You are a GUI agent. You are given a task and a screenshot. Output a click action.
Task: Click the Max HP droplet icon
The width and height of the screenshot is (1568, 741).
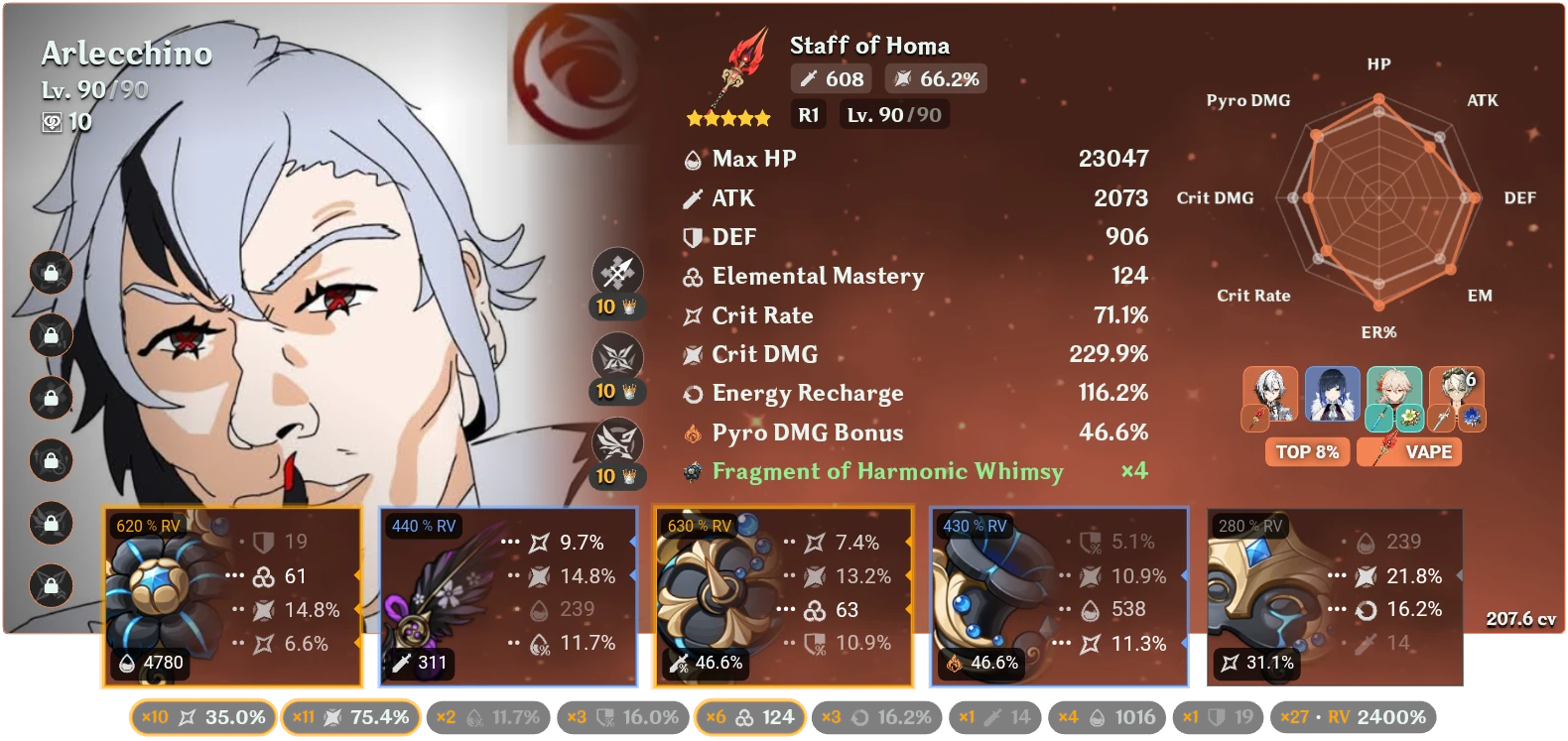click(692, 158)
